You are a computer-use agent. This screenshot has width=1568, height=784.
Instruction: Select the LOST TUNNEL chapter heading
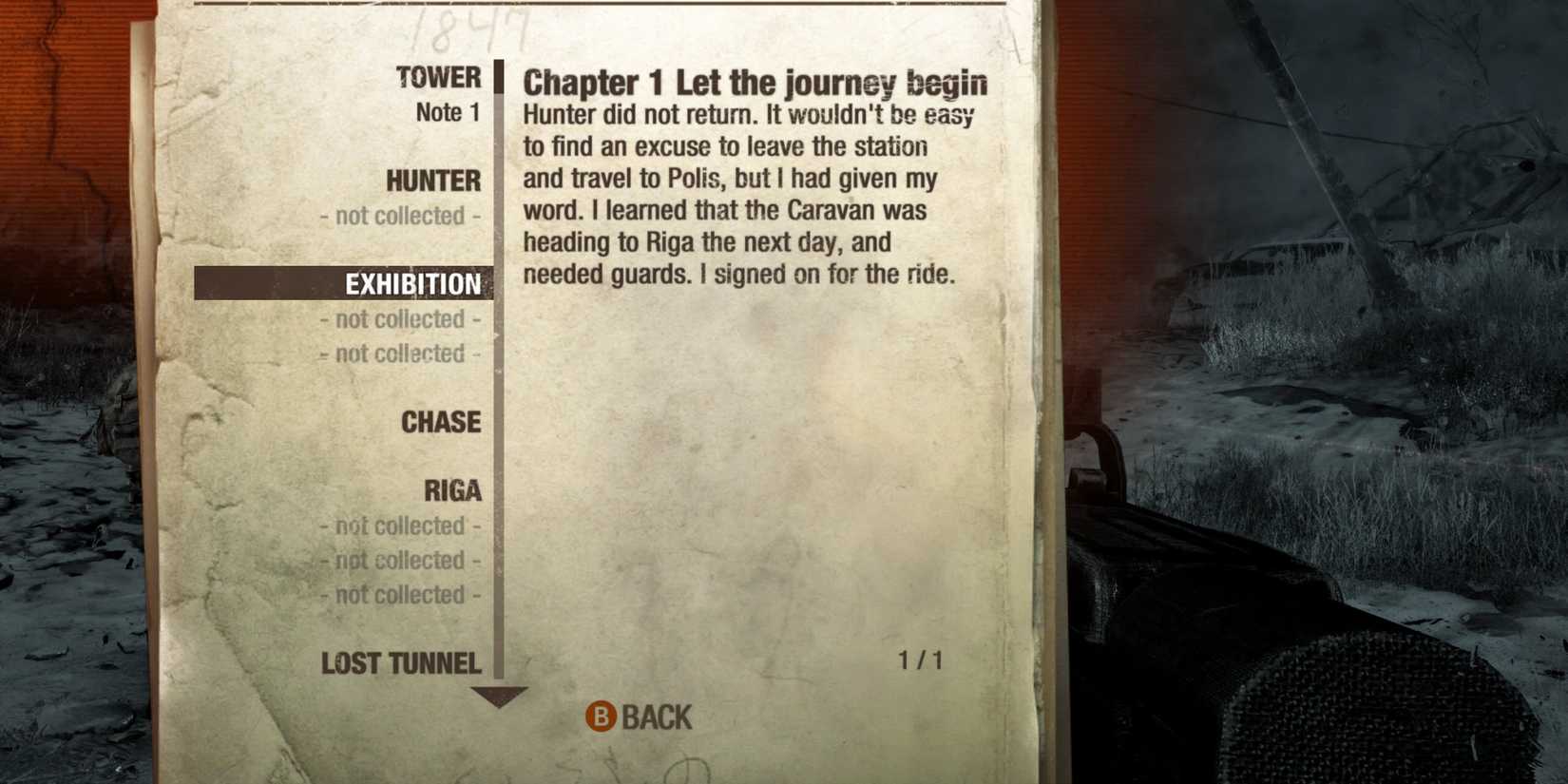tap(401, 663)
